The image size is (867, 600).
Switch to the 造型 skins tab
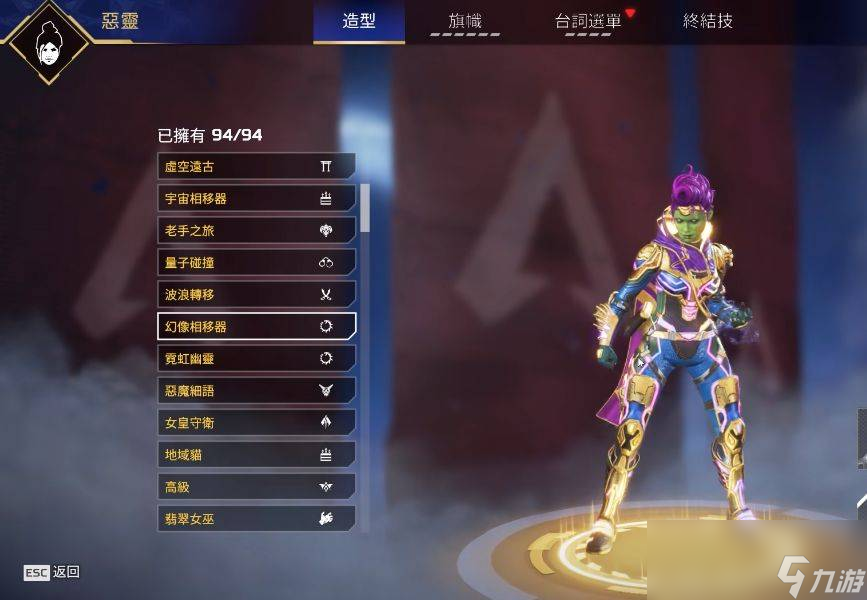click(359, 21)
